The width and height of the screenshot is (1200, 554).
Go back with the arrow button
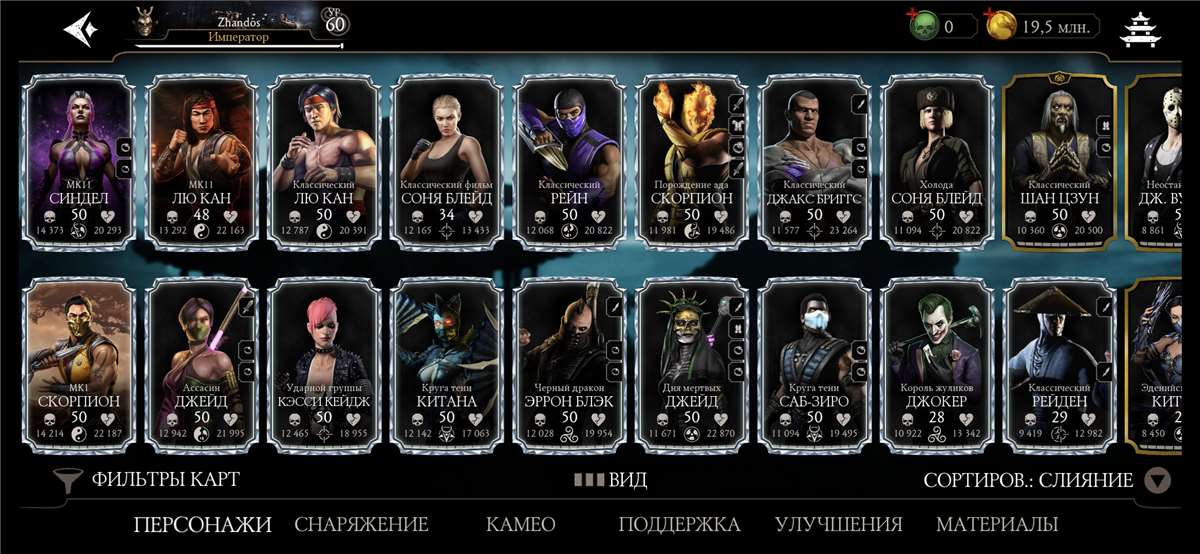(x=81, y=28)
